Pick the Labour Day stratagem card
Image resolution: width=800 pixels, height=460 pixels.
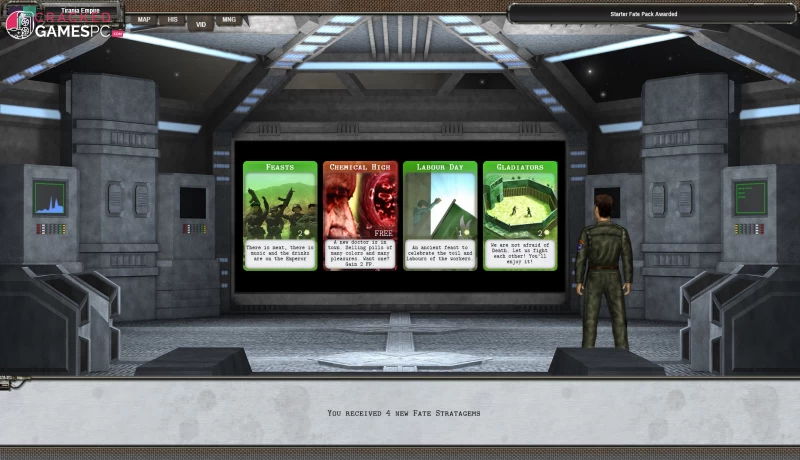[440, 215]
